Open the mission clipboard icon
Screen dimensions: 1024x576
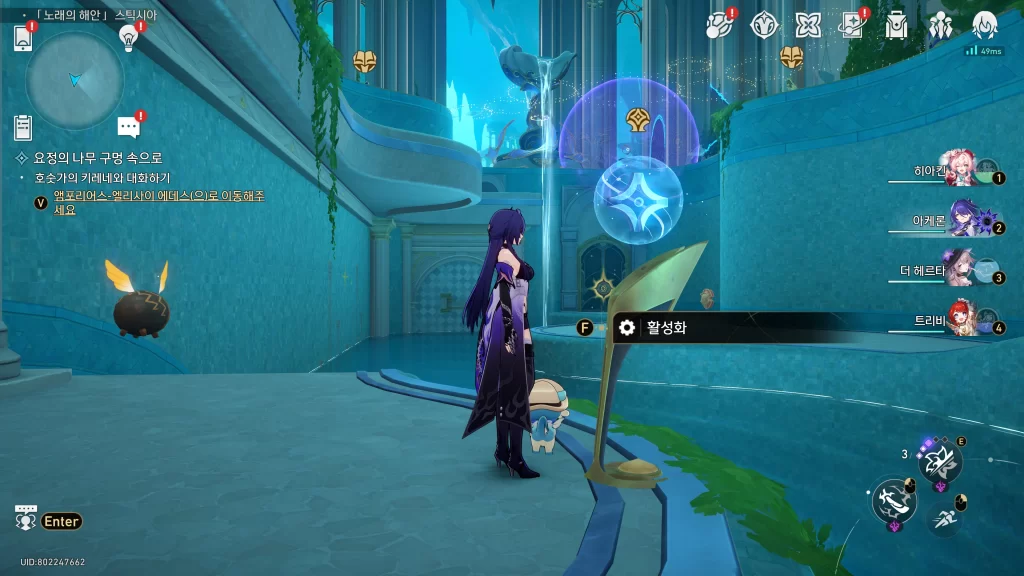24,127
